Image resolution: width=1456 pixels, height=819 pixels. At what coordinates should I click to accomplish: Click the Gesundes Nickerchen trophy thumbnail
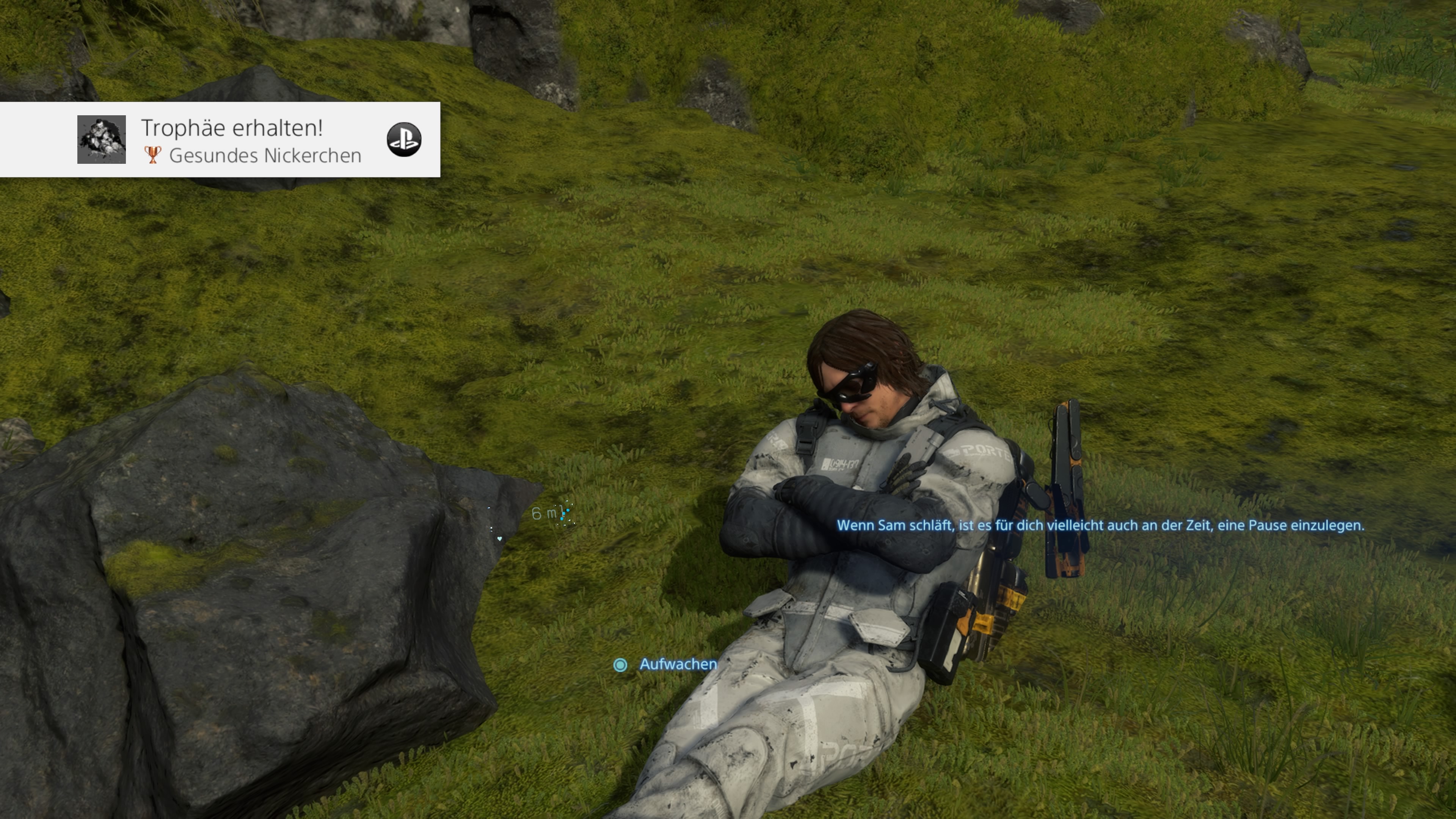click(102, 140)
